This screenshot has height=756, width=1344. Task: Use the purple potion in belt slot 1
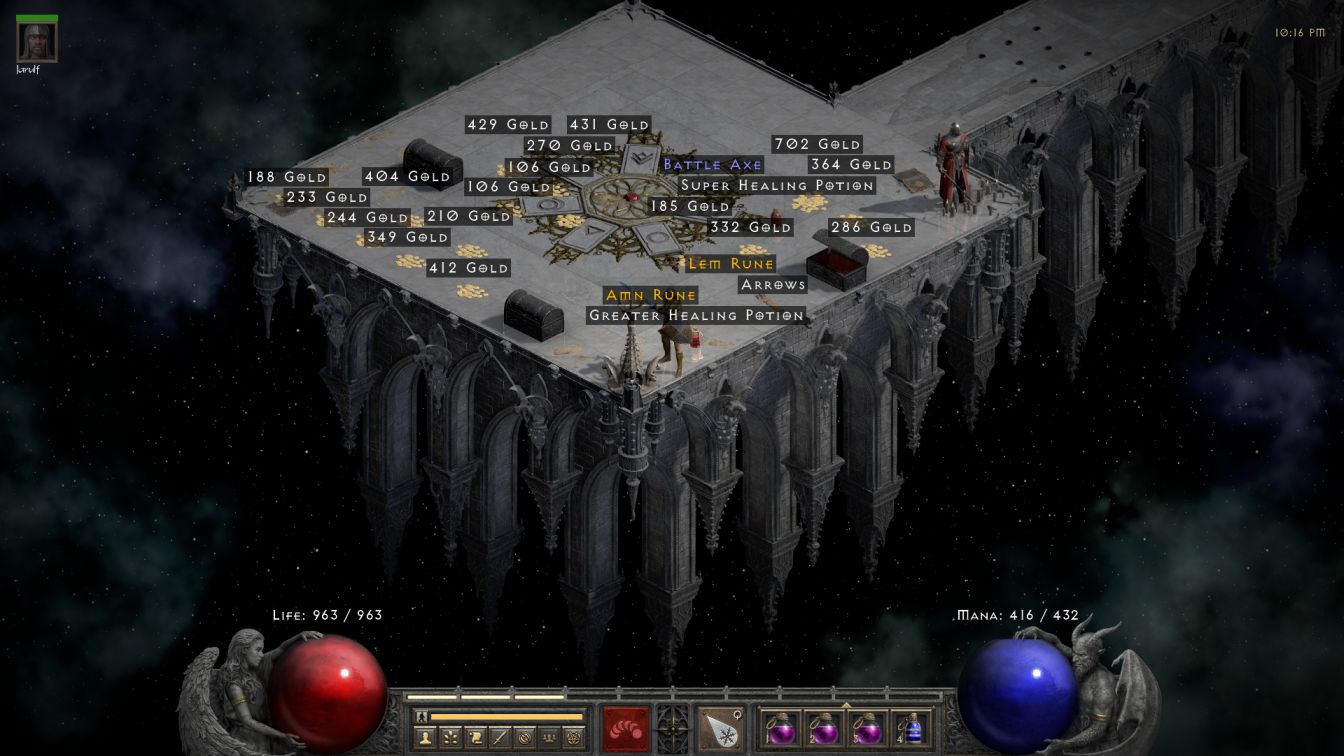coord(780,728)
